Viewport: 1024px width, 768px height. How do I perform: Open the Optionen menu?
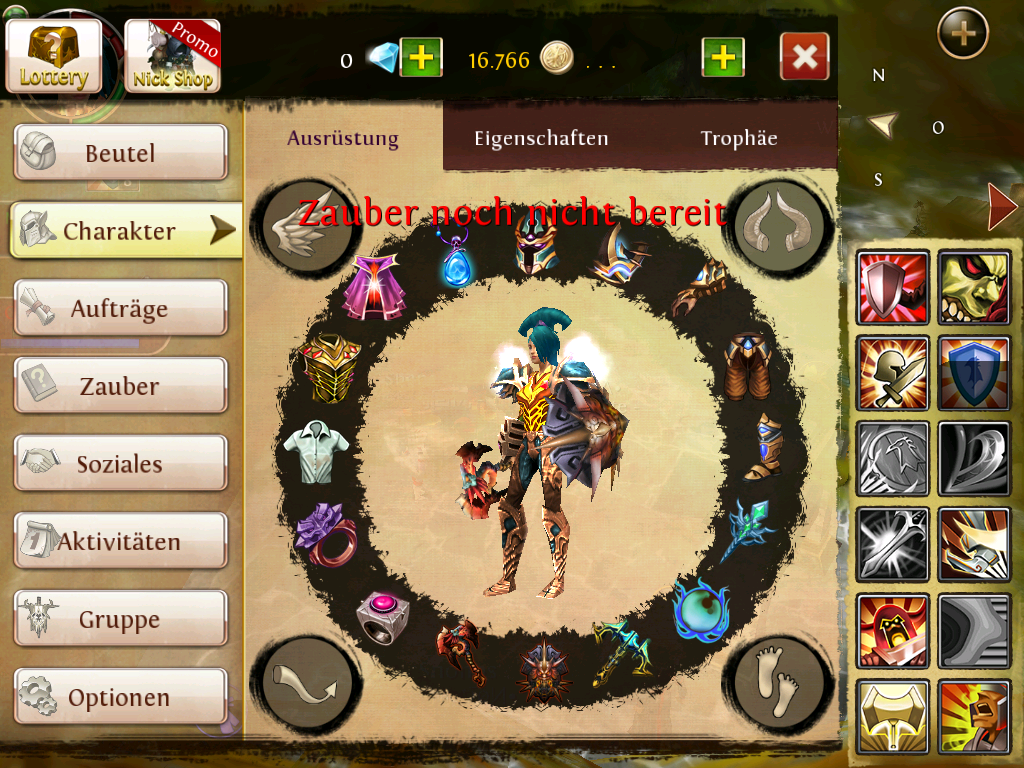point(120,697)
